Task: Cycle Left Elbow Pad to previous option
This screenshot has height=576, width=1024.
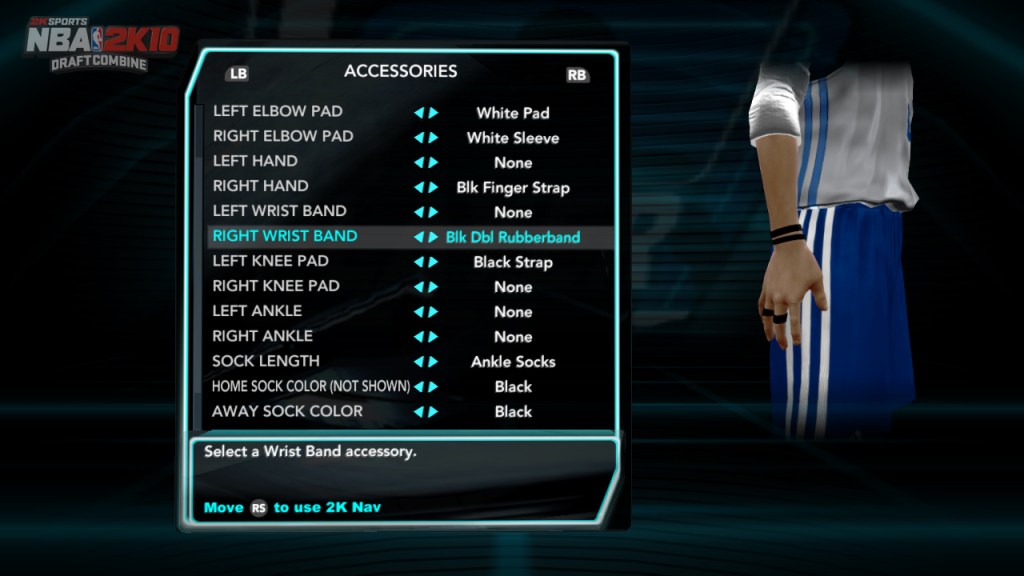Action: tap(419, 113)
